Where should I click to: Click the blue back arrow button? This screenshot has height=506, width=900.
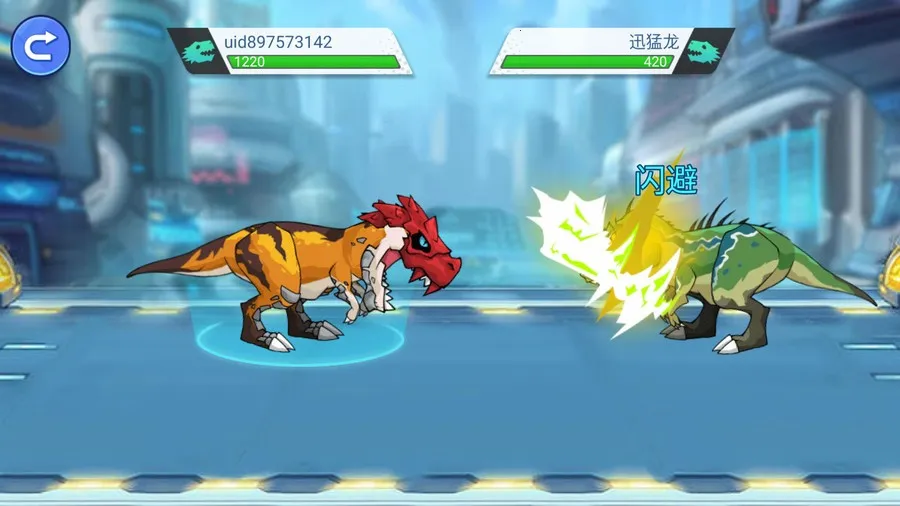tap(41, 46)
